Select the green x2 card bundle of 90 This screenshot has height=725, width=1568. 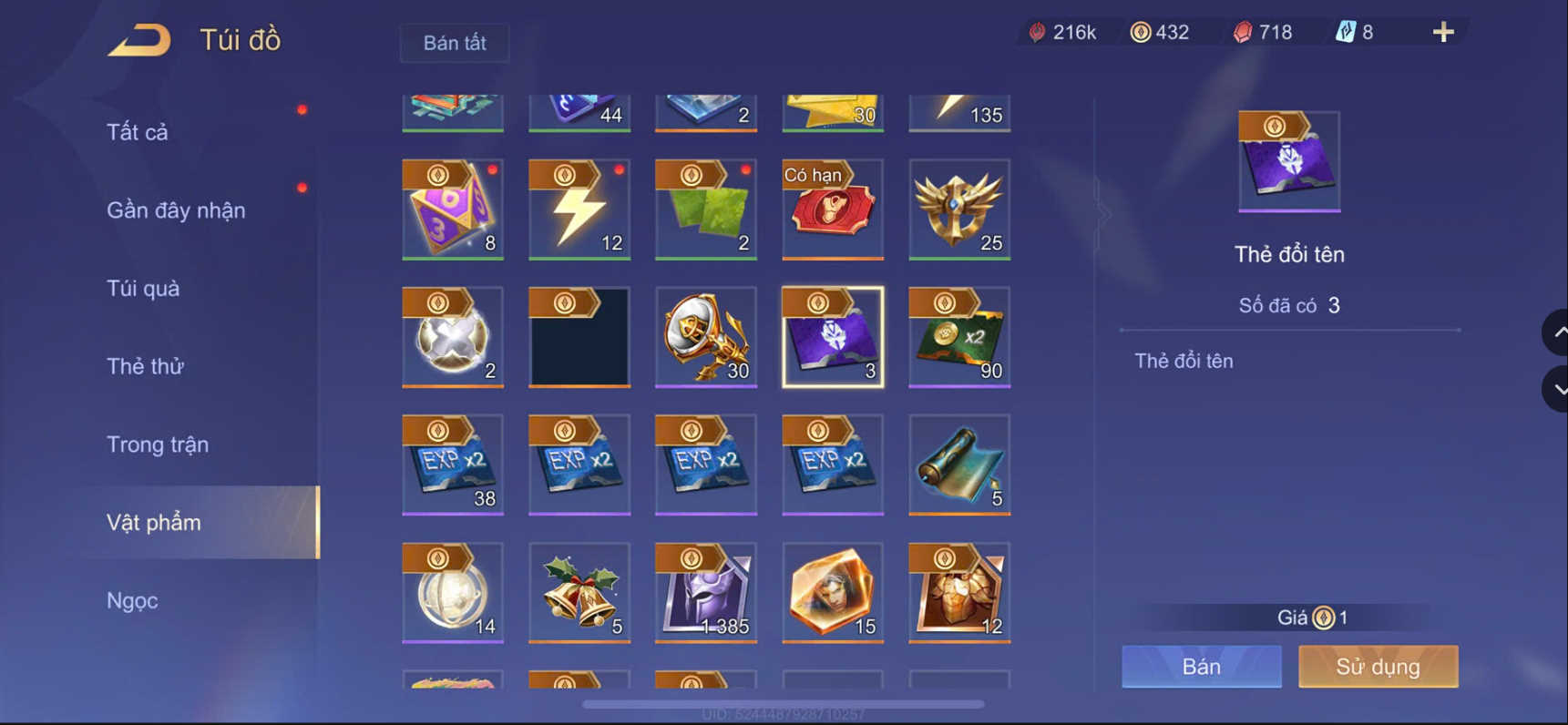958,337
